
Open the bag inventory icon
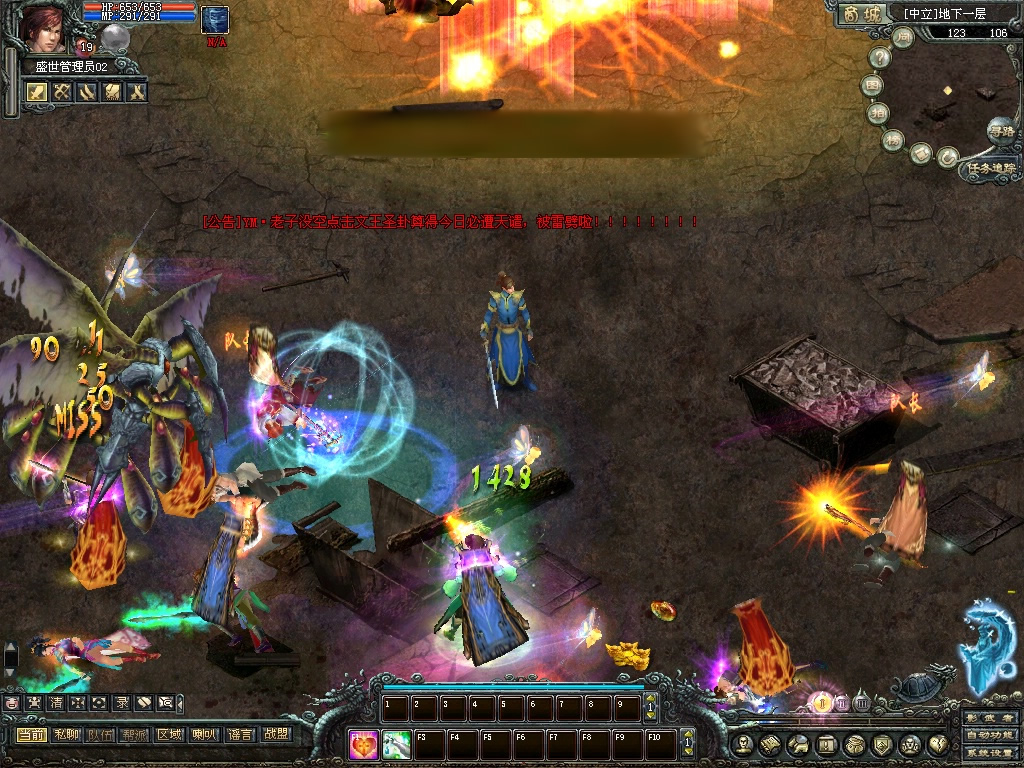(854, 744)
